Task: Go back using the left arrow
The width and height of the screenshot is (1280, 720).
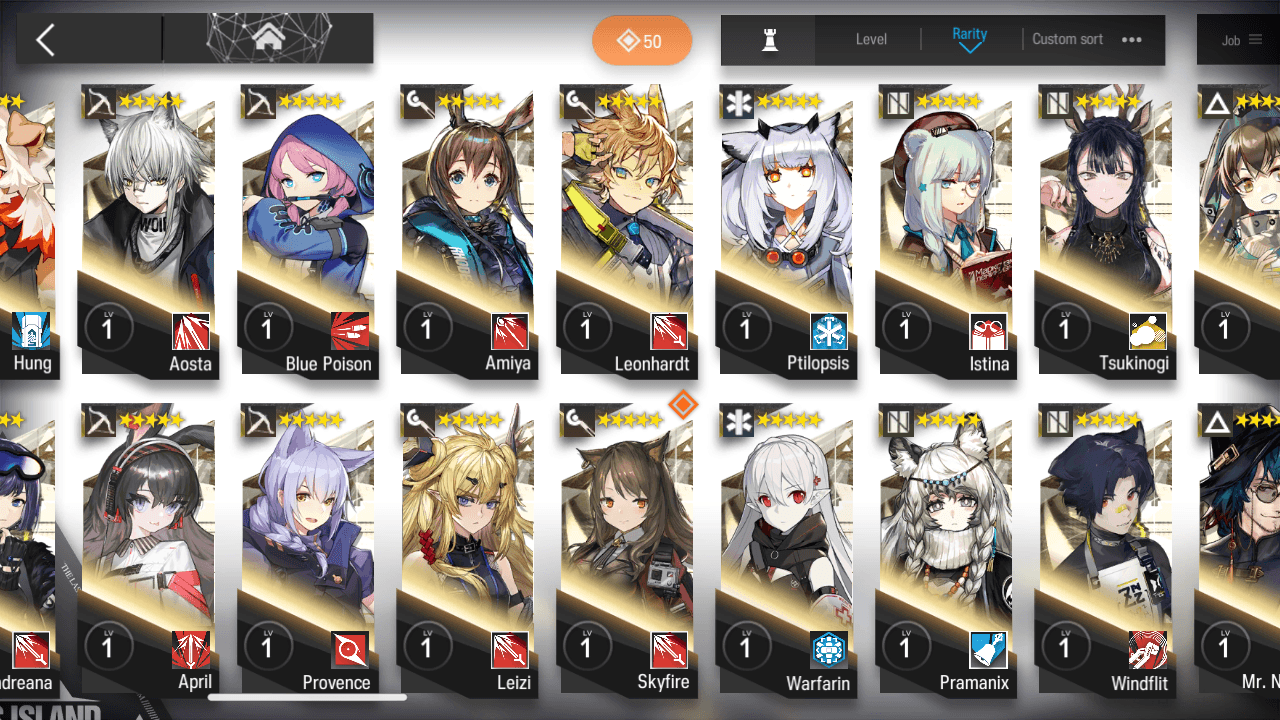Action: pos(45,40)
